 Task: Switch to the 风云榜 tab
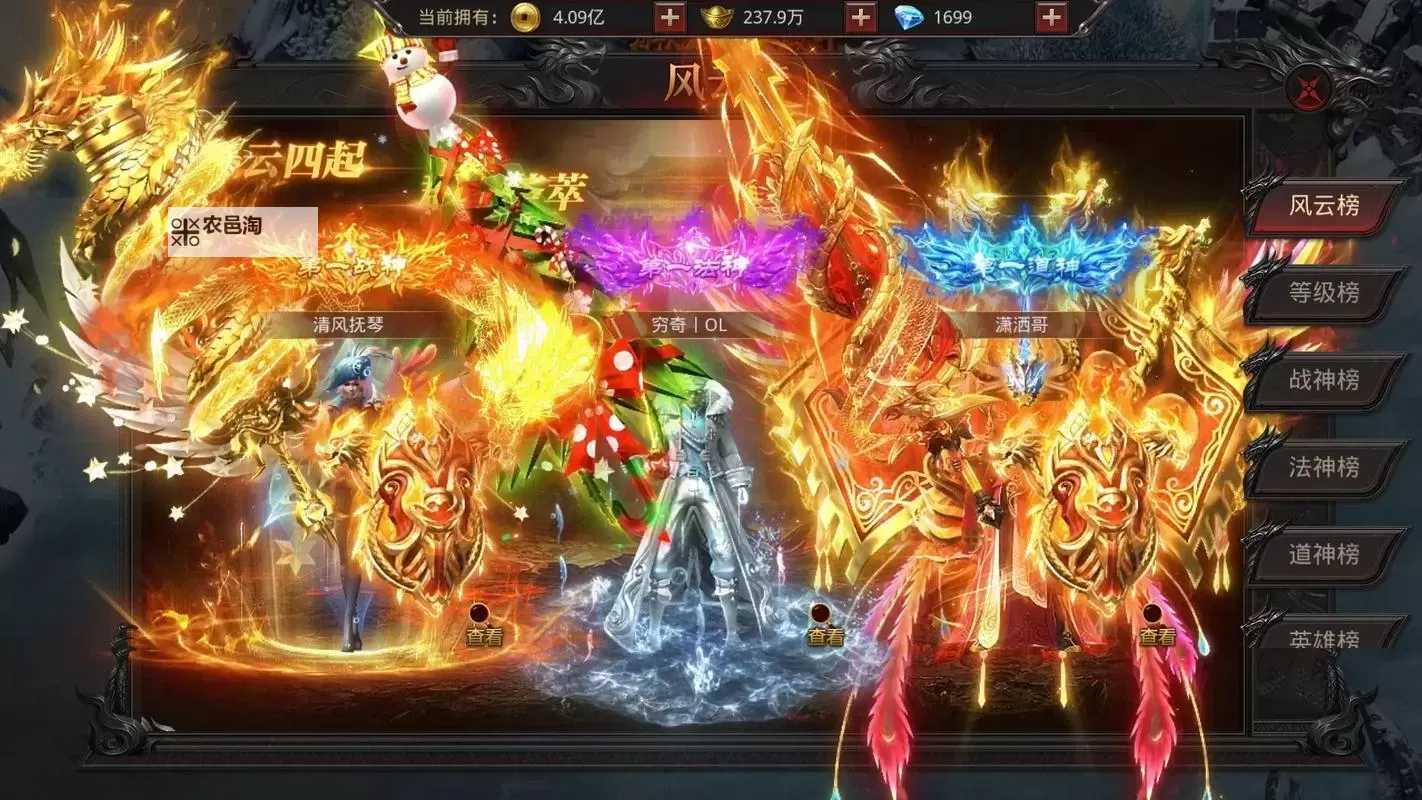[1323, 206]
